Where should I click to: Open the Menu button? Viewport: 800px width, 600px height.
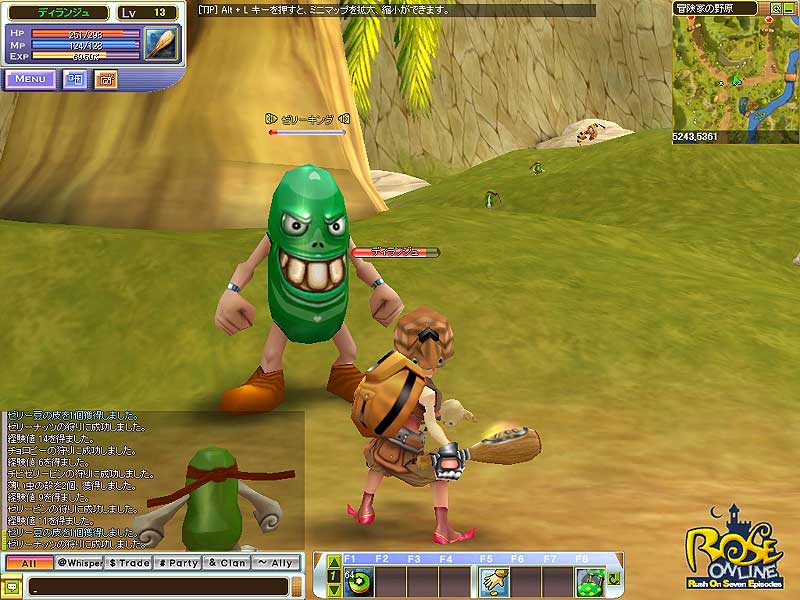(30, 78)
